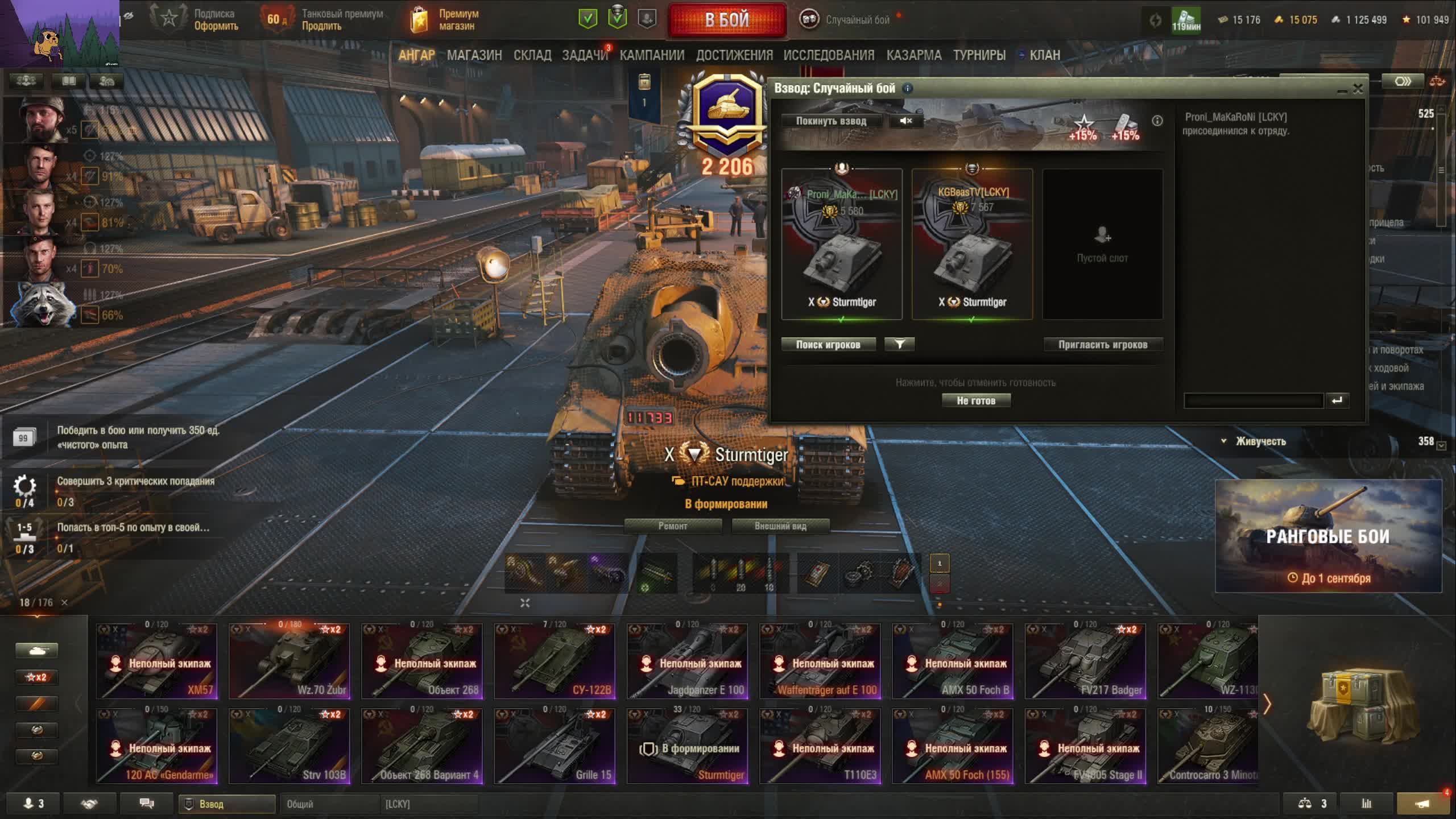Screen dimensions: 1456x819
Task: Click the Не готов readiness button
Action: [x=976, y=400]
